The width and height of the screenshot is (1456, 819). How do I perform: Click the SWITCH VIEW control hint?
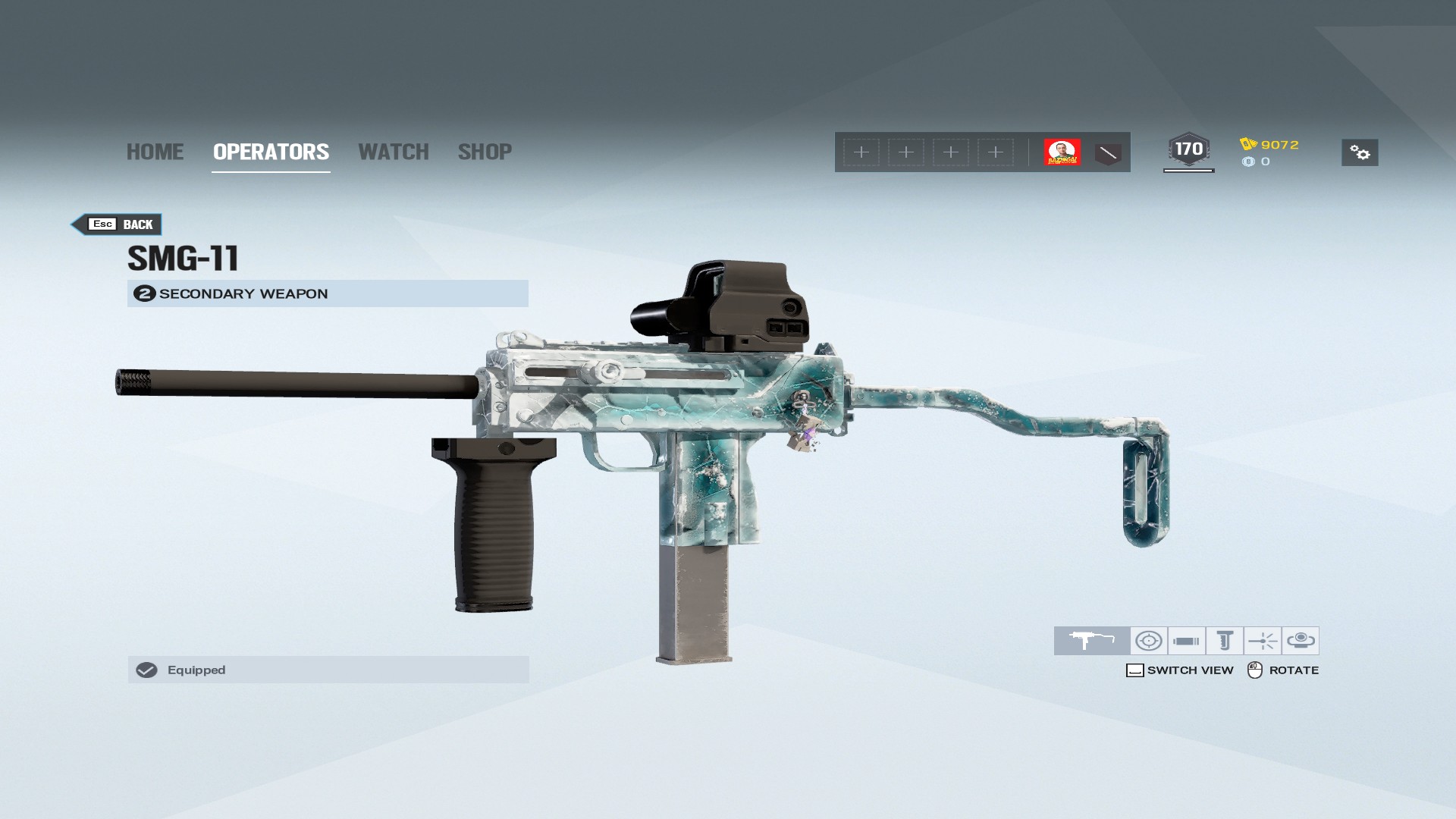point(1180,670)
